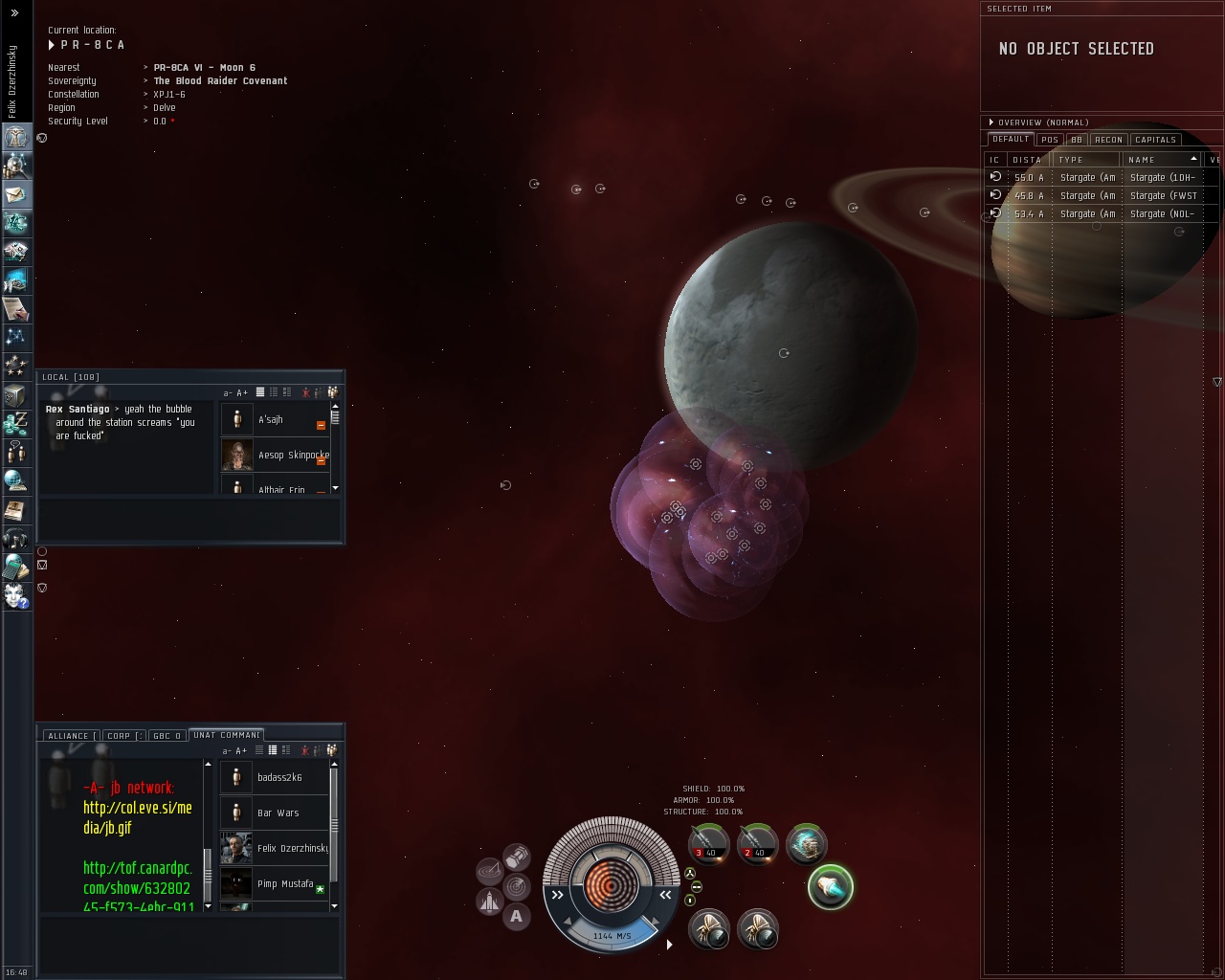Open the Alliance chat tab

(69, 736)
